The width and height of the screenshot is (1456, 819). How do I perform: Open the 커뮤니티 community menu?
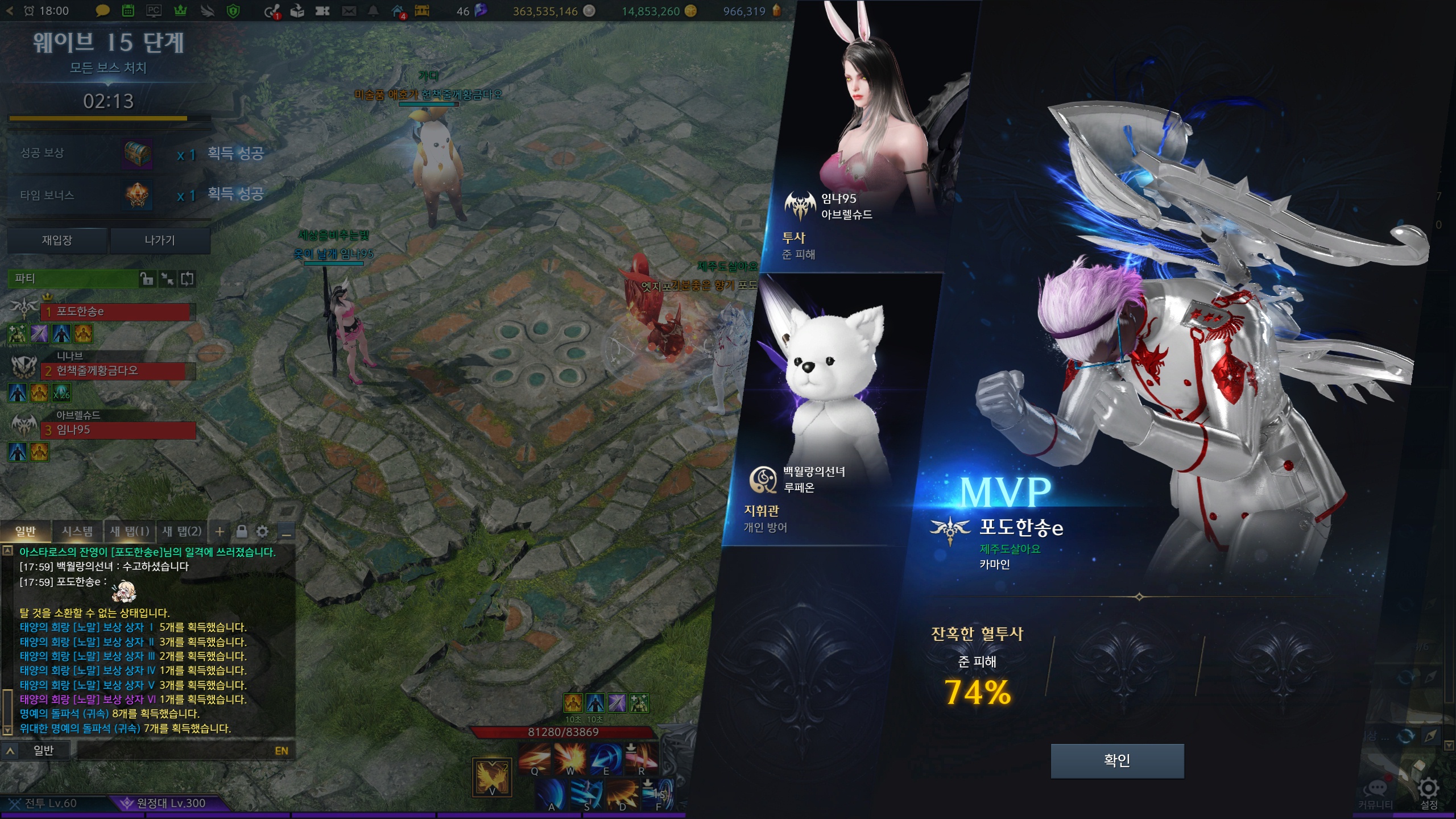[x=1376, y=792]
